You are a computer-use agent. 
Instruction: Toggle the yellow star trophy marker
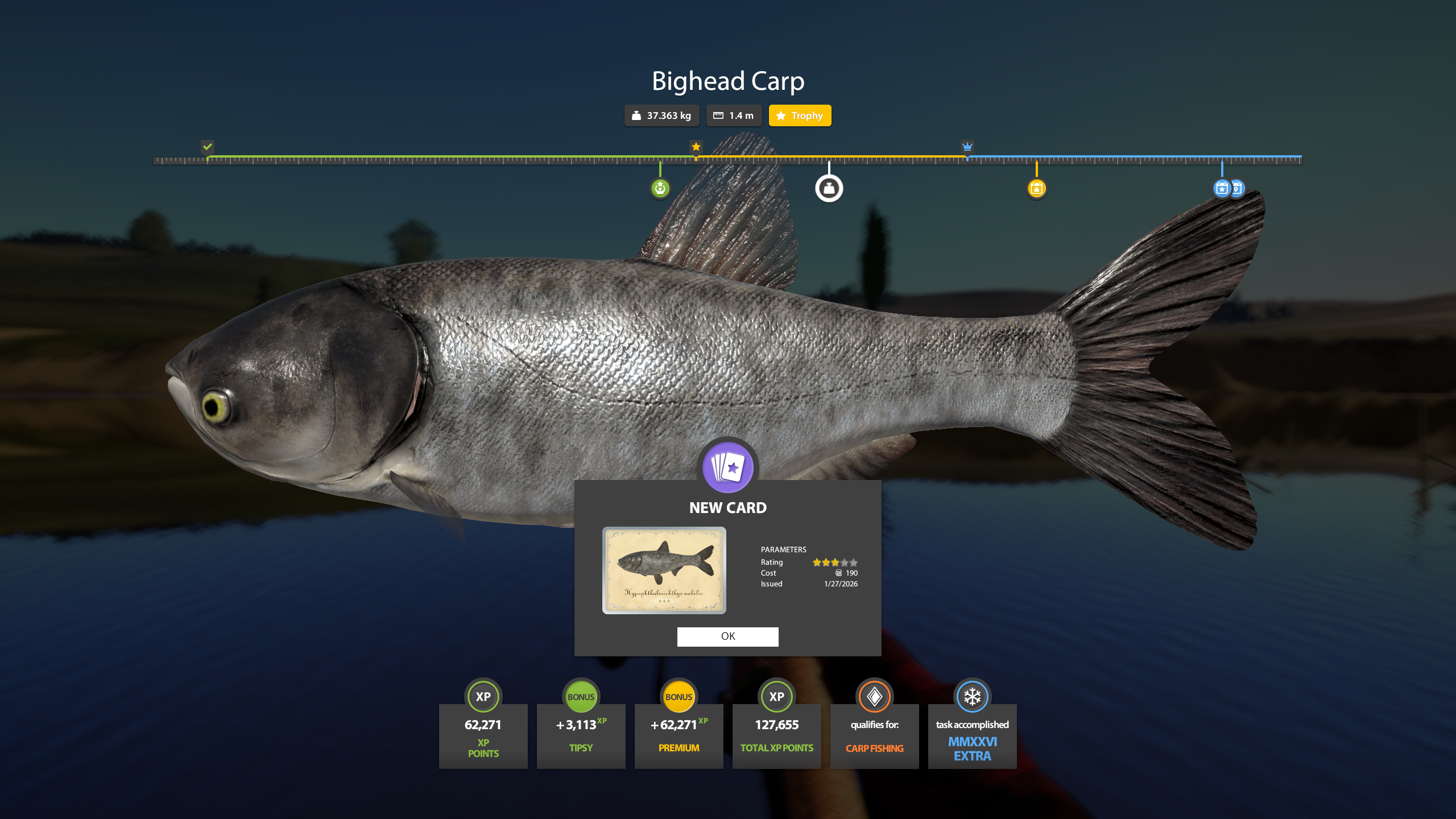tap(696, 147)
